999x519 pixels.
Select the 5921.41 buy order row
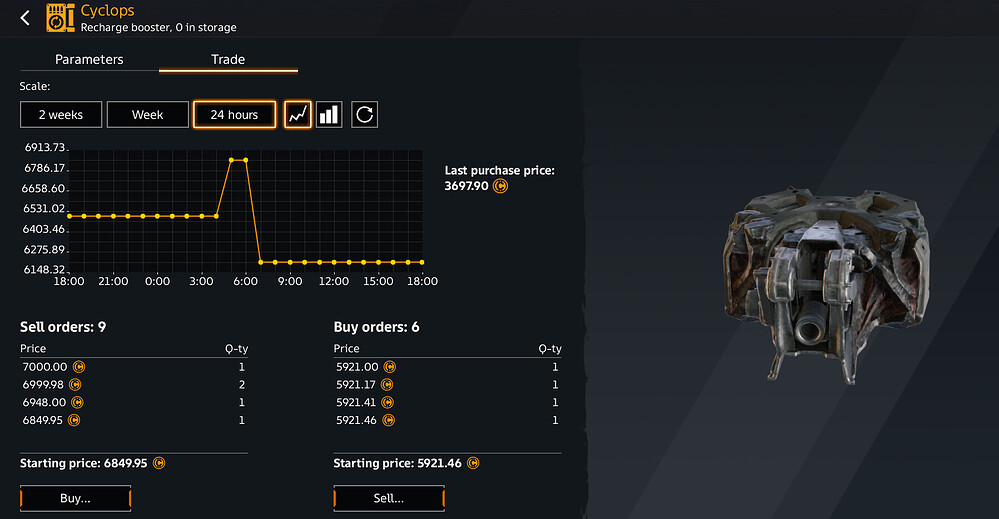click(446, 402)
